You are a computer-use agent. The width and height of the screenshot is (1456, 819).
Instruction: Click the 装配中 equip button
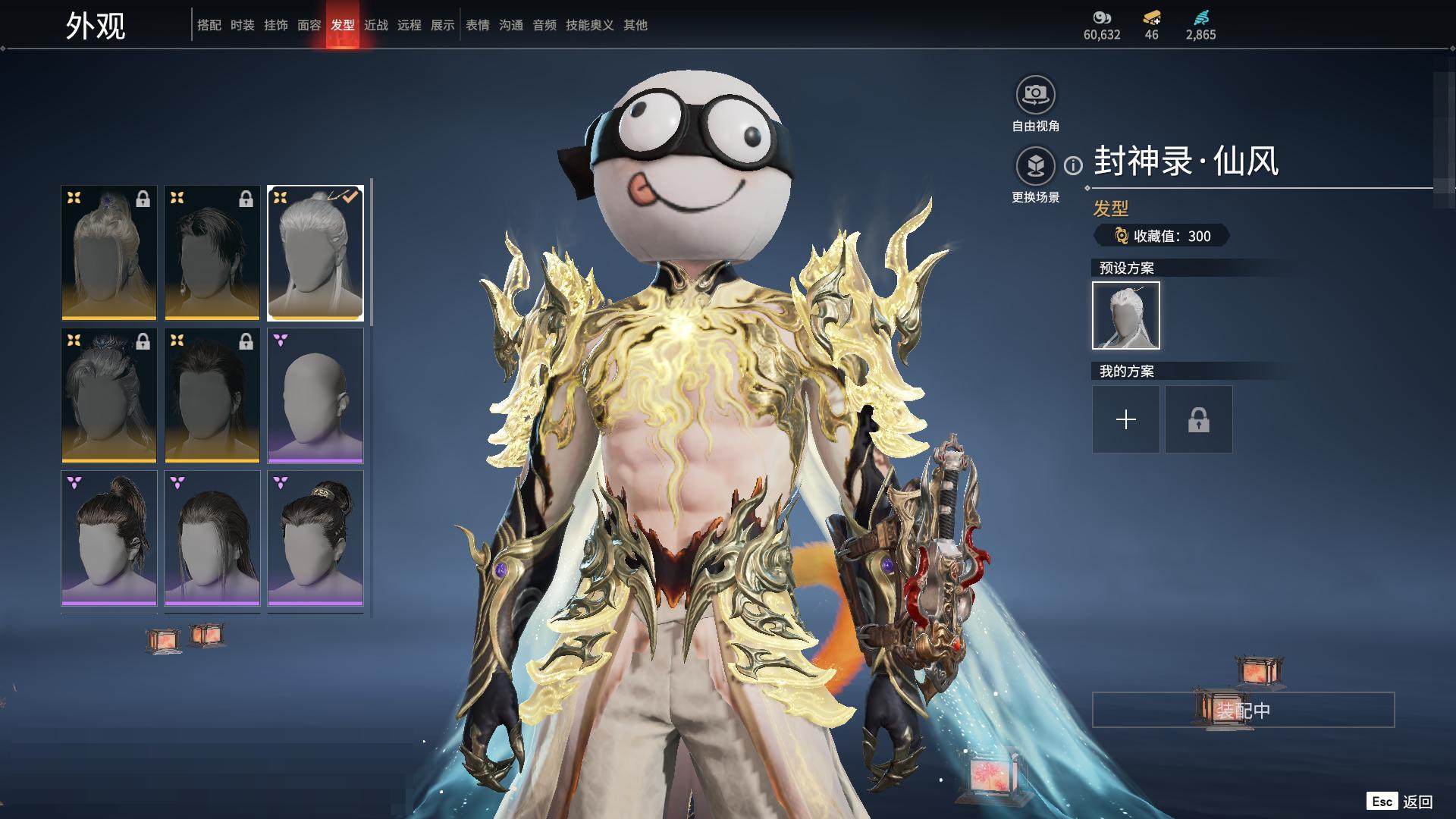point(1243,710)
